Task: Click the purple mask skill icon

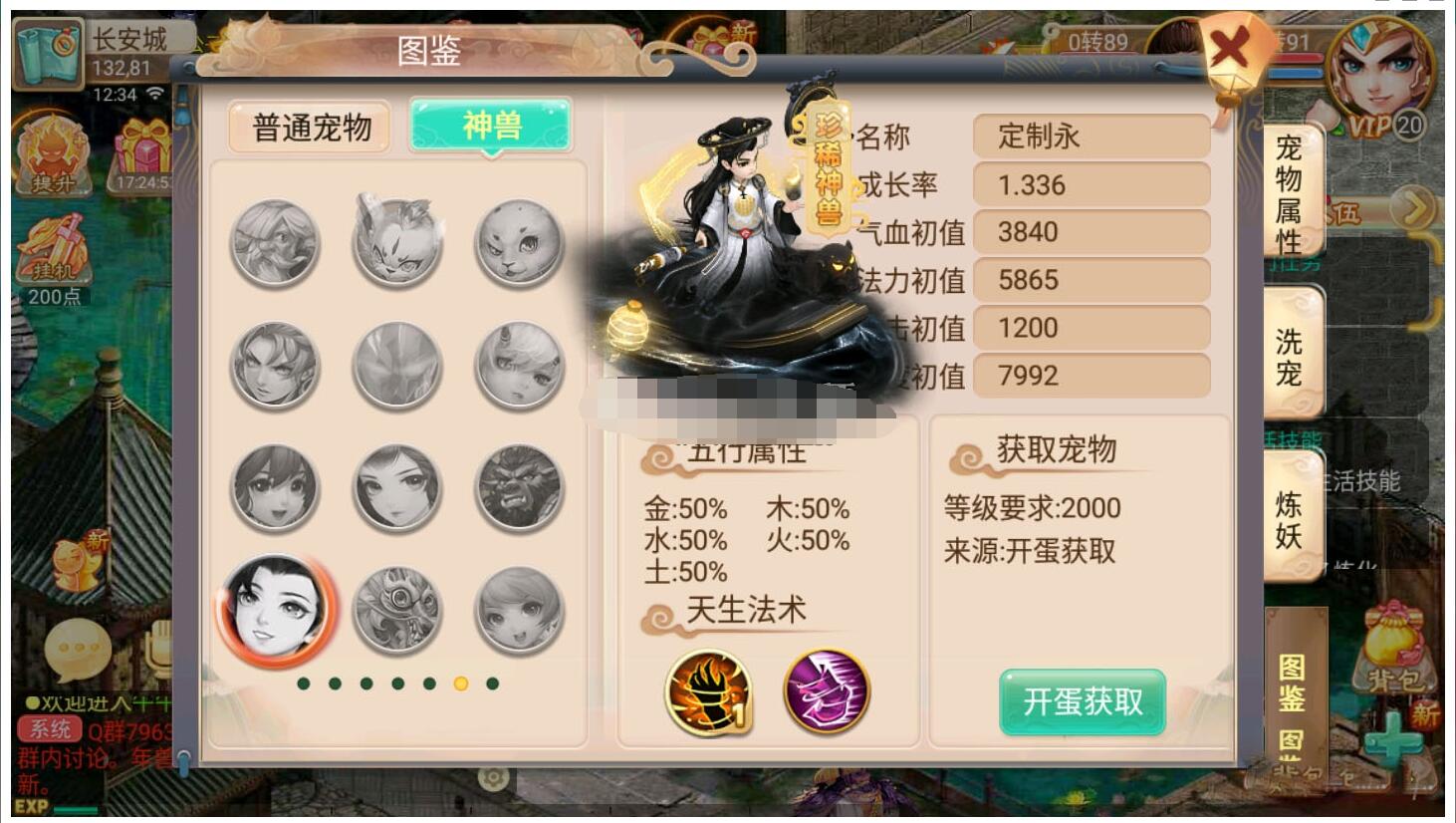Action: 827,692
